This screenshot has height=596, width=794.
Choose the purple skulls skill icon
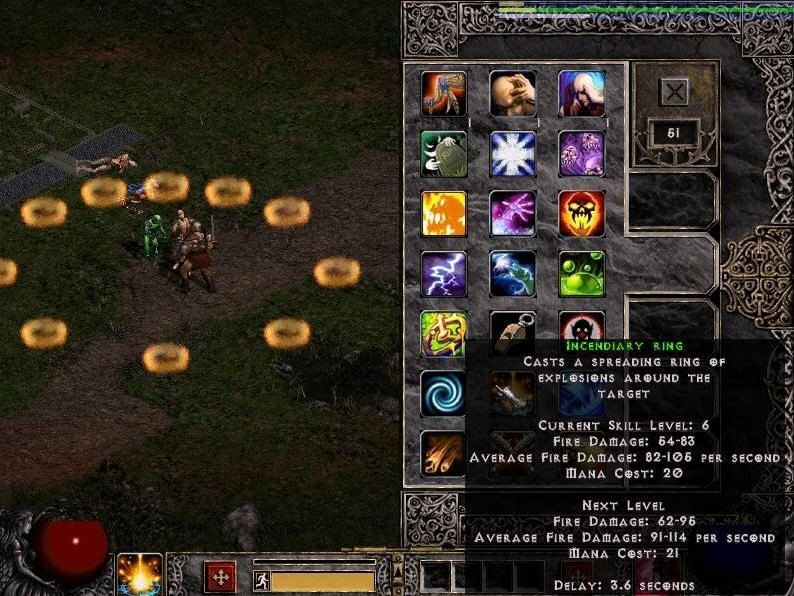581,153
